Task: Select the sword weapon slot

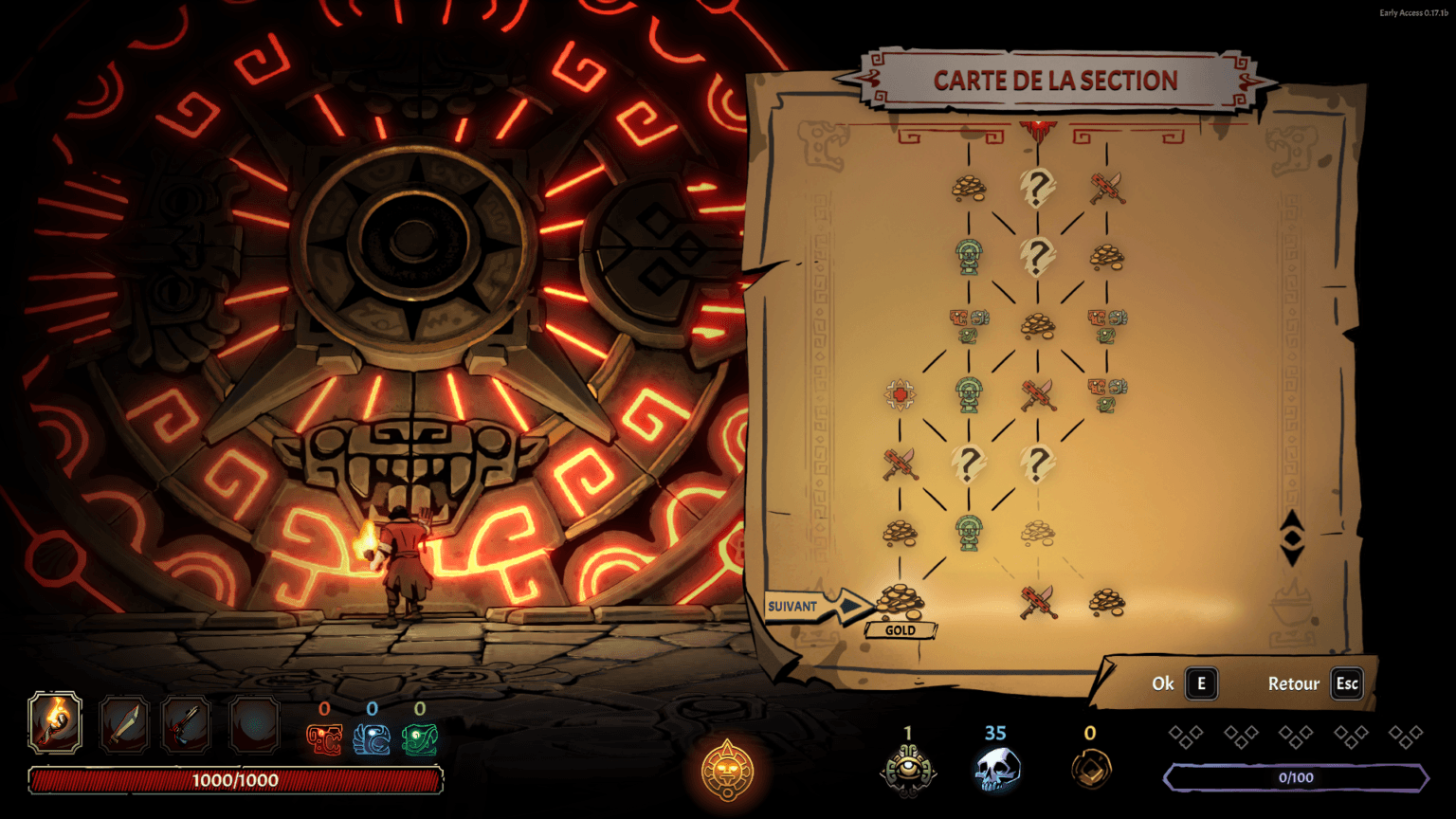Action: click(x=124, y=724)
